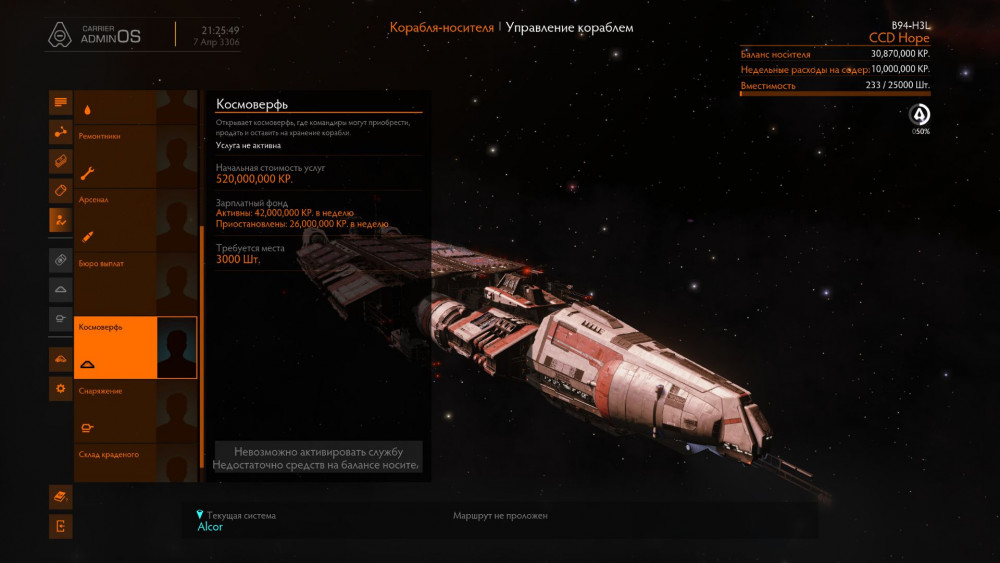Click the disabled activate service button
The image size is (1000, 563).
click(x=319, y=458)
